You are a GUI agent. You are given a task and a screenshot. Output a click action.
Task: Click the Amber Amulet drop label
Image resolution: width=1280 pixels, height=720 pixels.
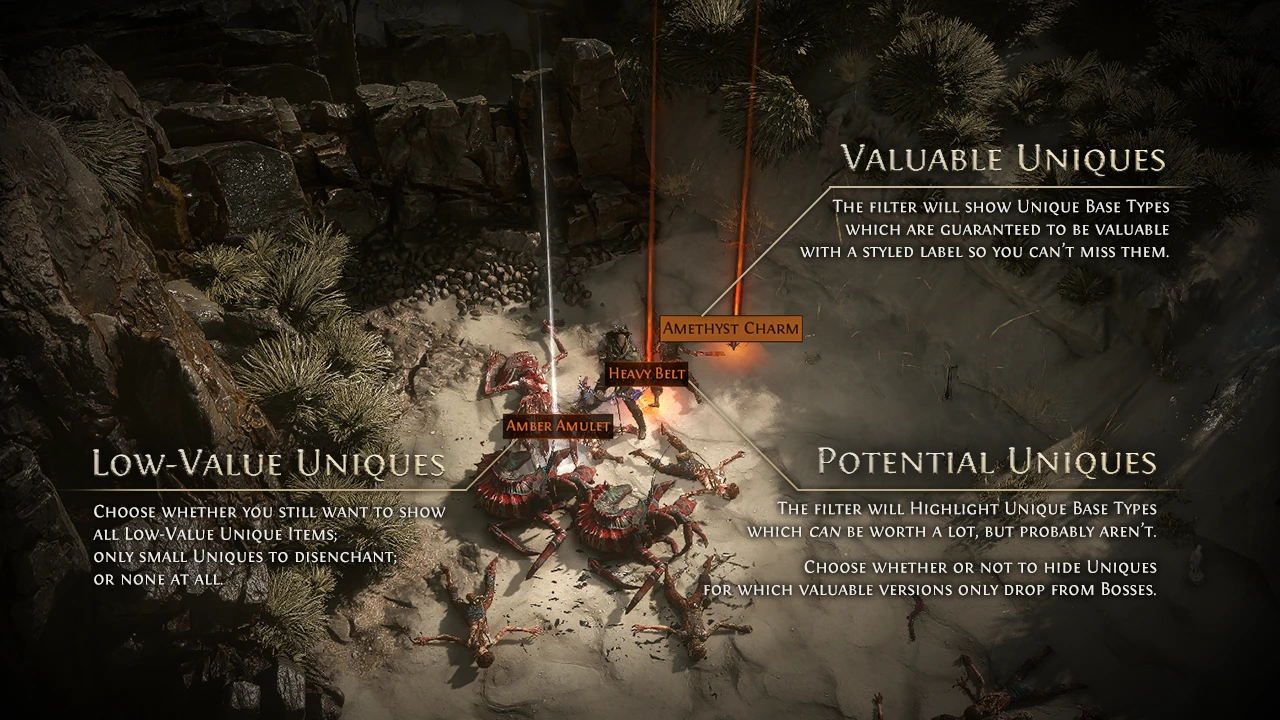[557, 426]
